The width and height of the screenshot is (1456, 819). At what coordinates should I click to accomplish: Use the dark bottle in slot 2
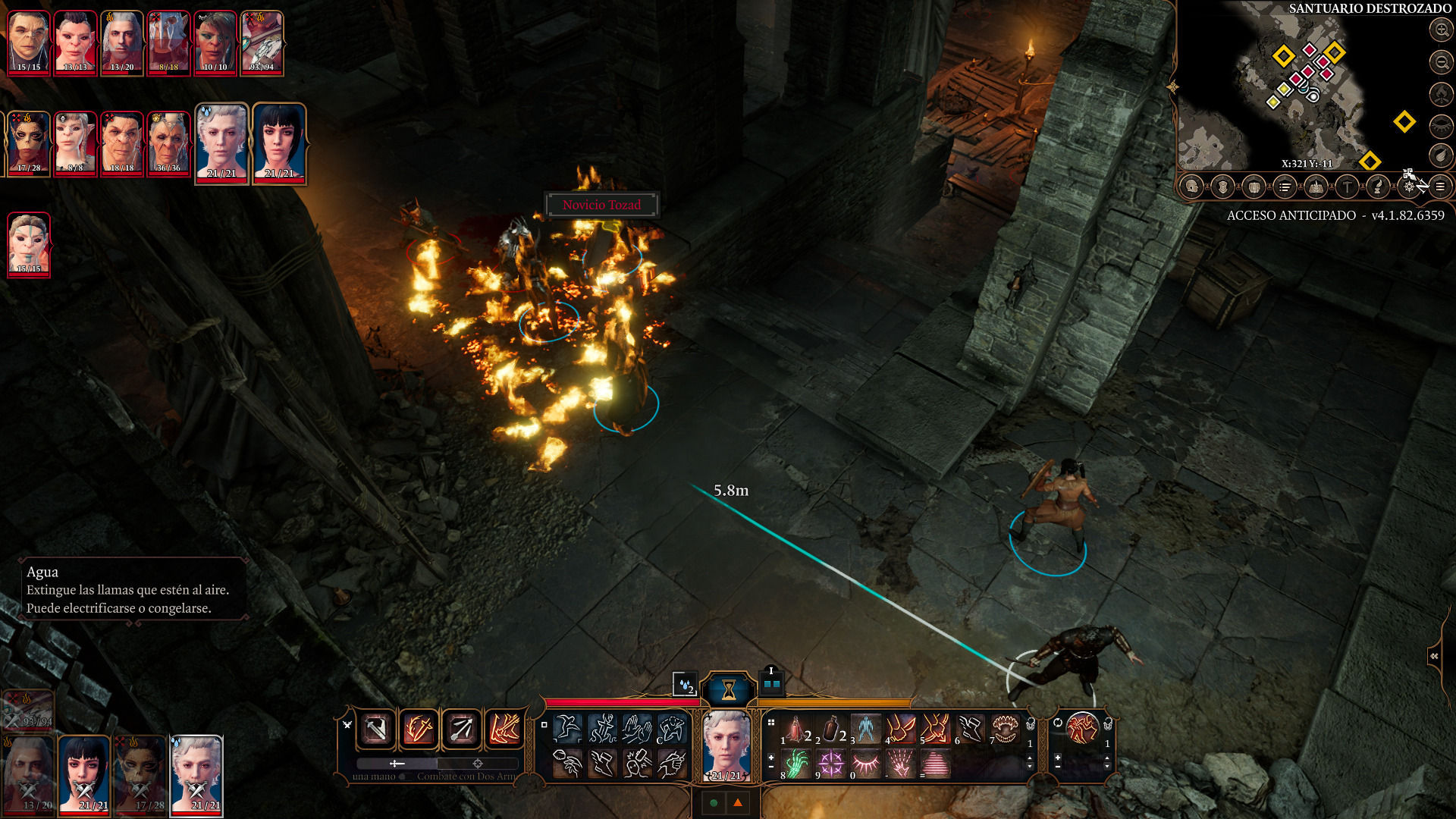831,730
